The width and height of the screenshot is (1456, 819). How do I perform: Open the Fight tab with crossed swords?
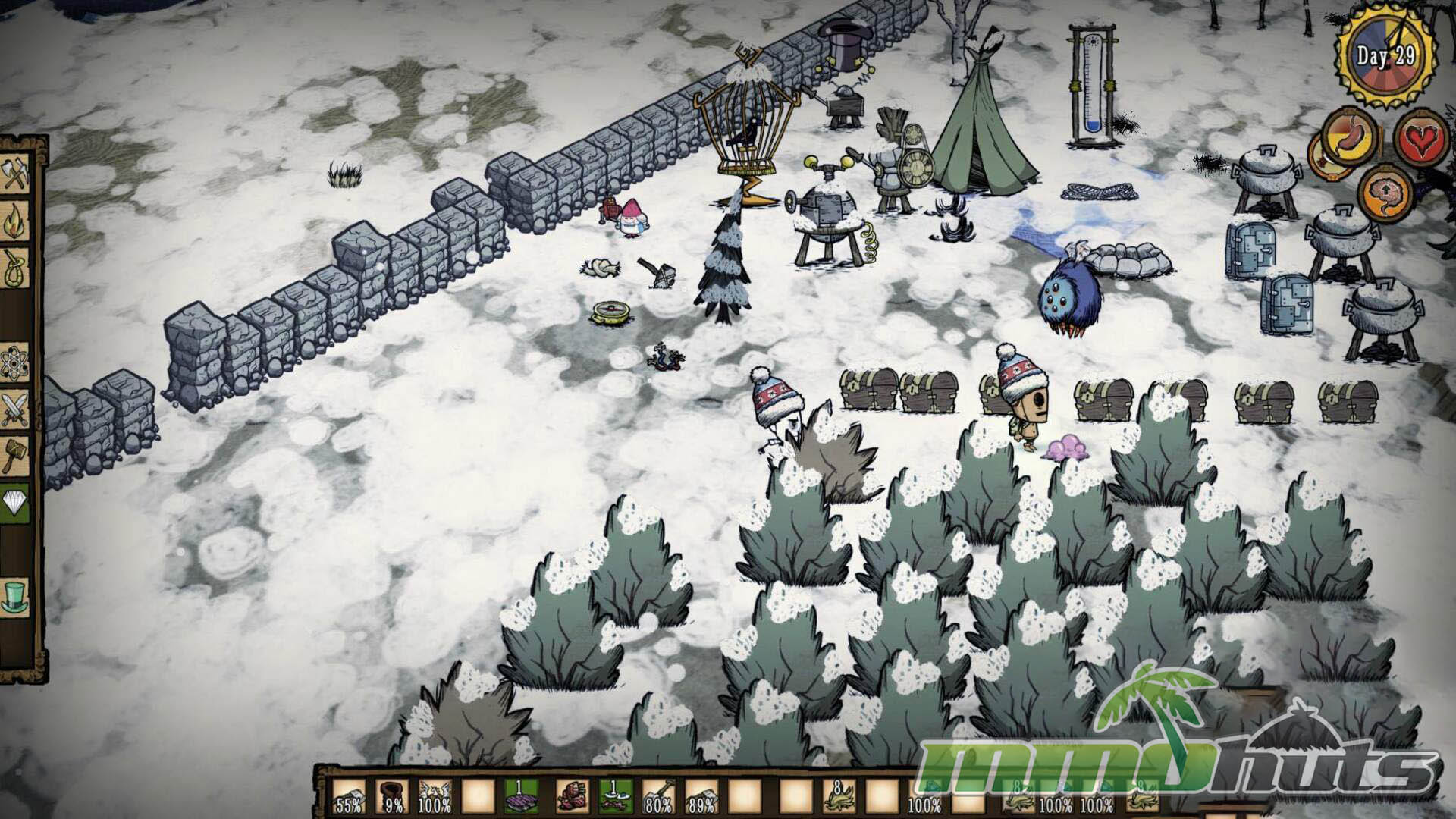tap(16, 410)
